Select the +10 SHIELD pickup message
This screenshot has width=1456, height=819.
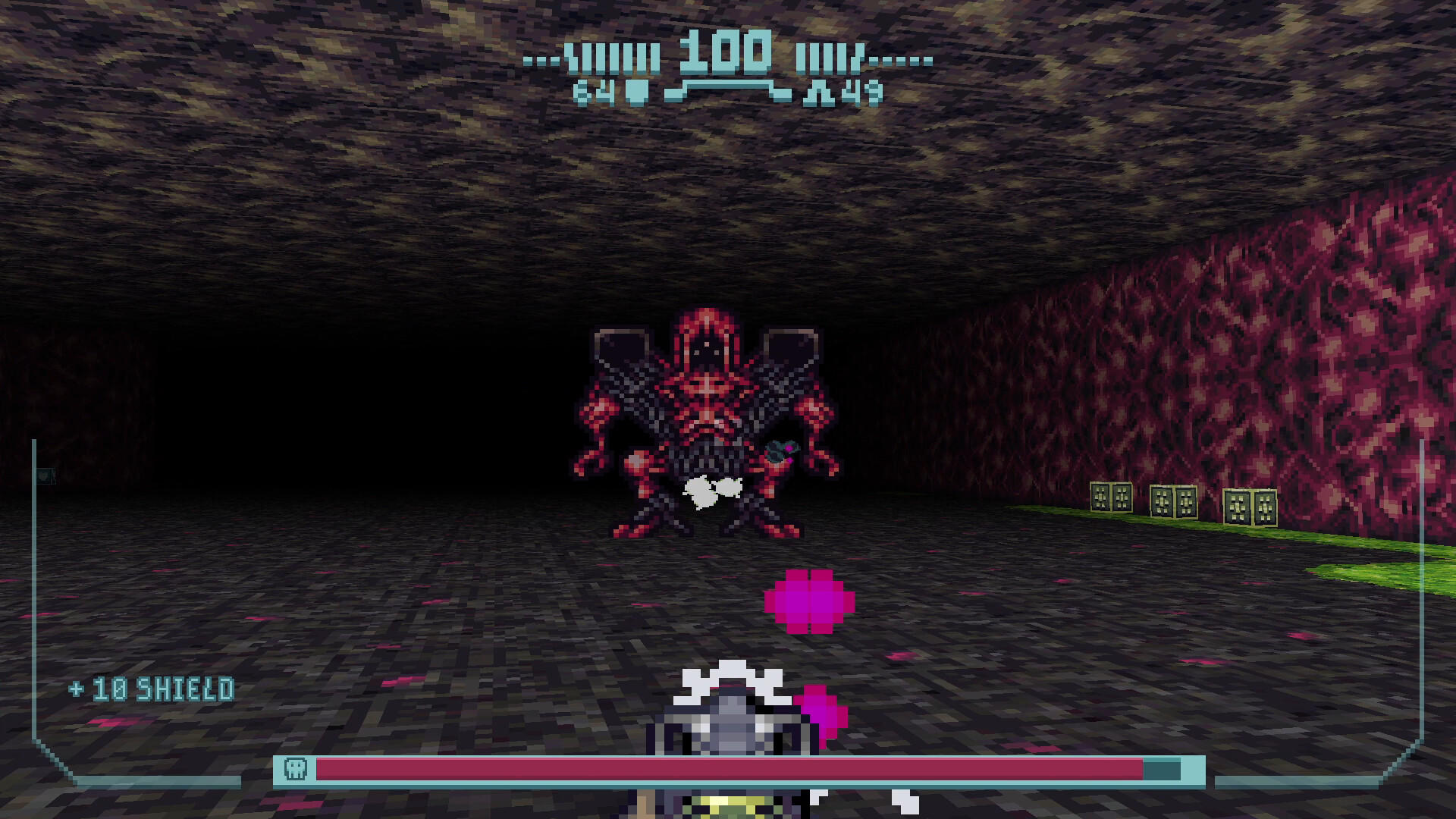[x=152, y=689]
